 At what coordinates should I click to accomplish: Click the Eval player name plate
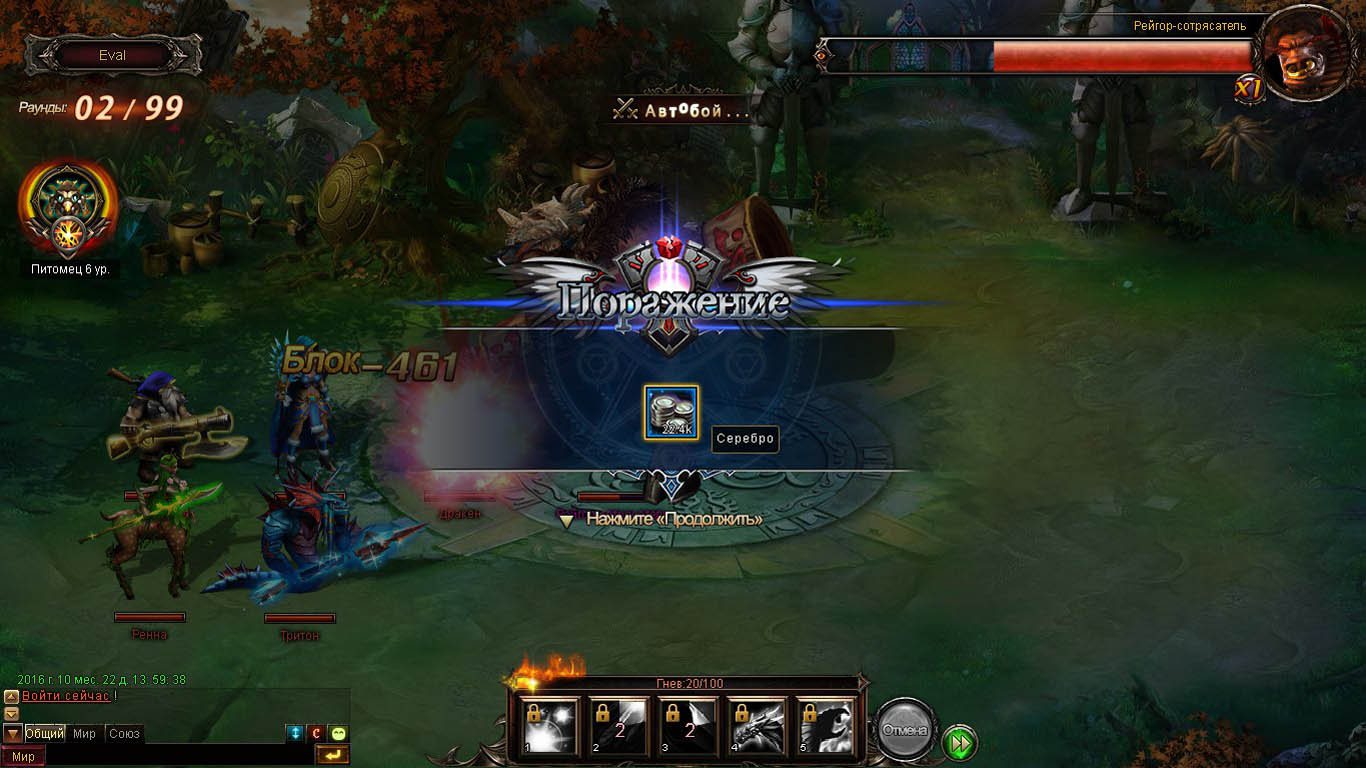[x=112, y=56]
